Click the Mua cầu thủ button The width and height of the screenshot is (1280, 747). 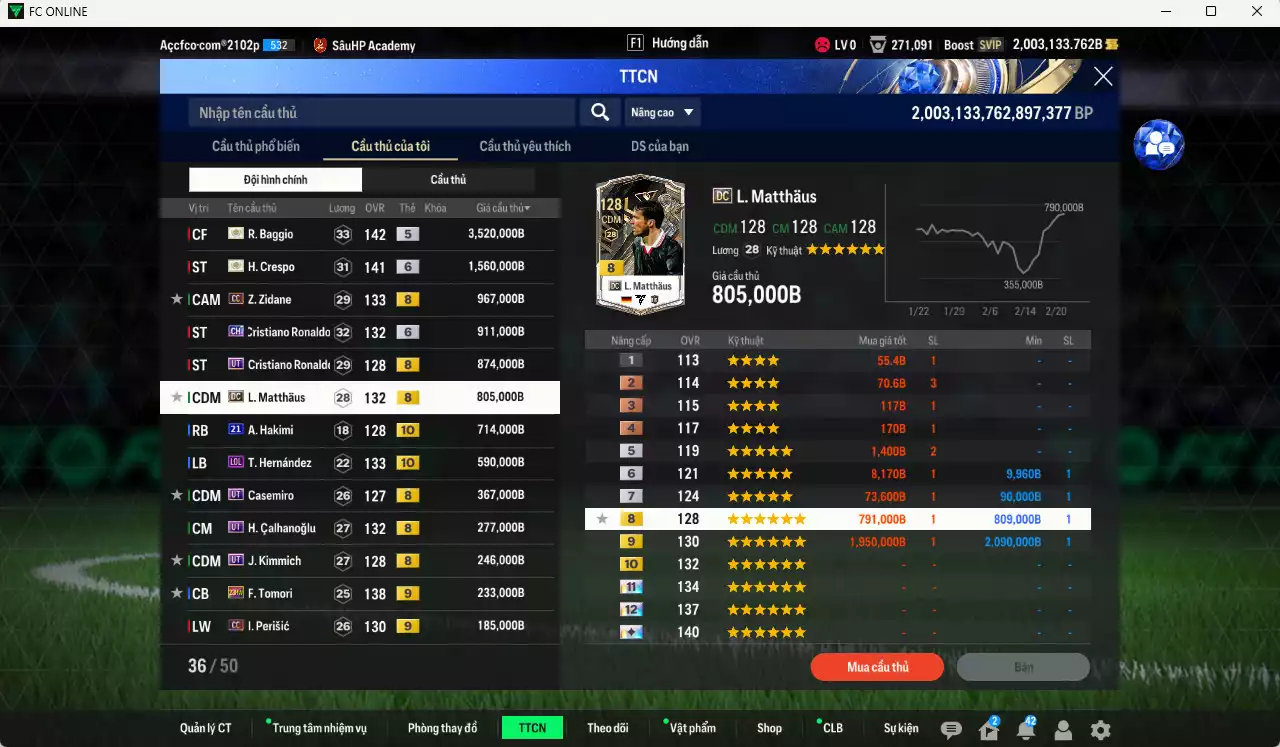pyautogui.click(x=877, y=667)
